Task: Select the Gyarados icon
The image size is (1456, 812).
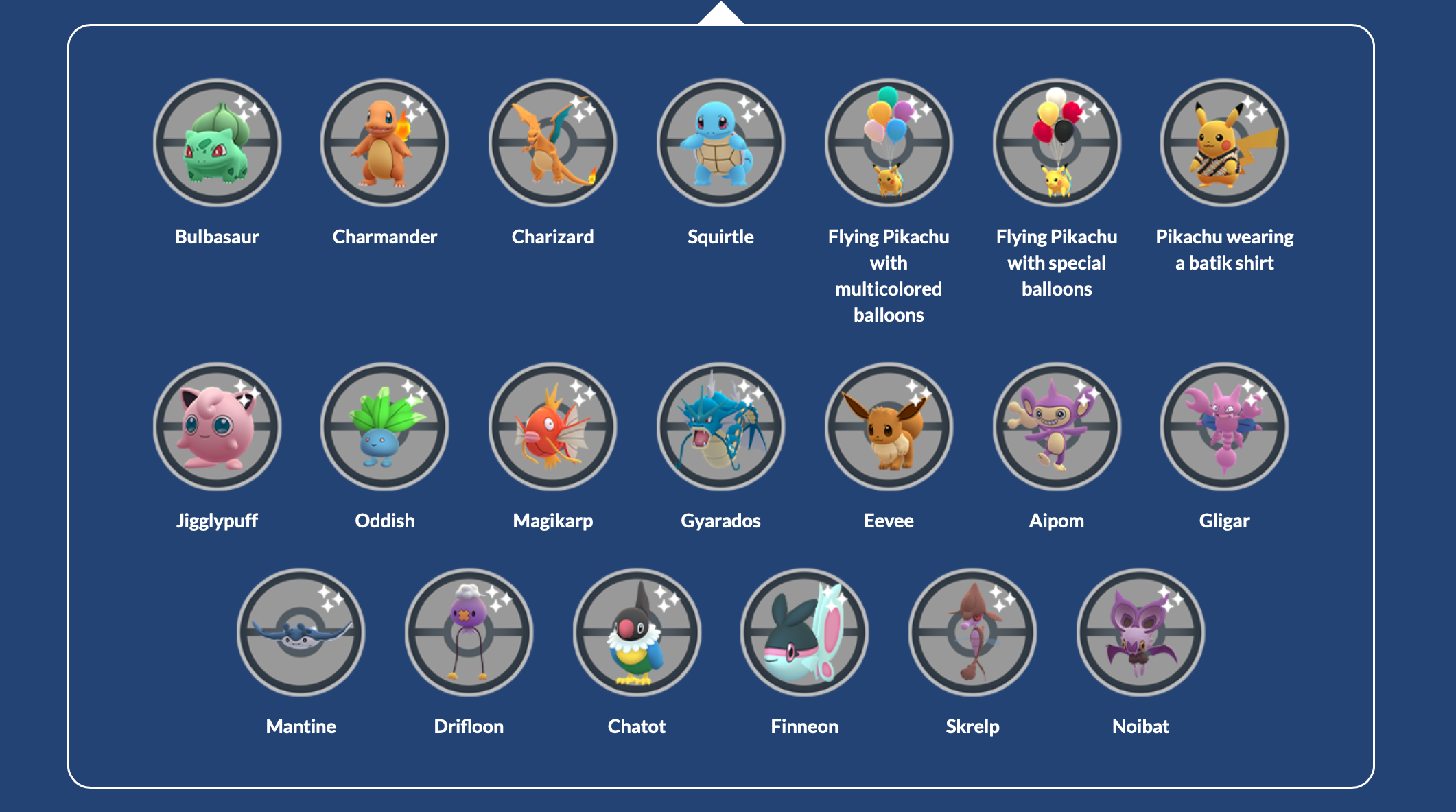Action: [x=720, y=427]
